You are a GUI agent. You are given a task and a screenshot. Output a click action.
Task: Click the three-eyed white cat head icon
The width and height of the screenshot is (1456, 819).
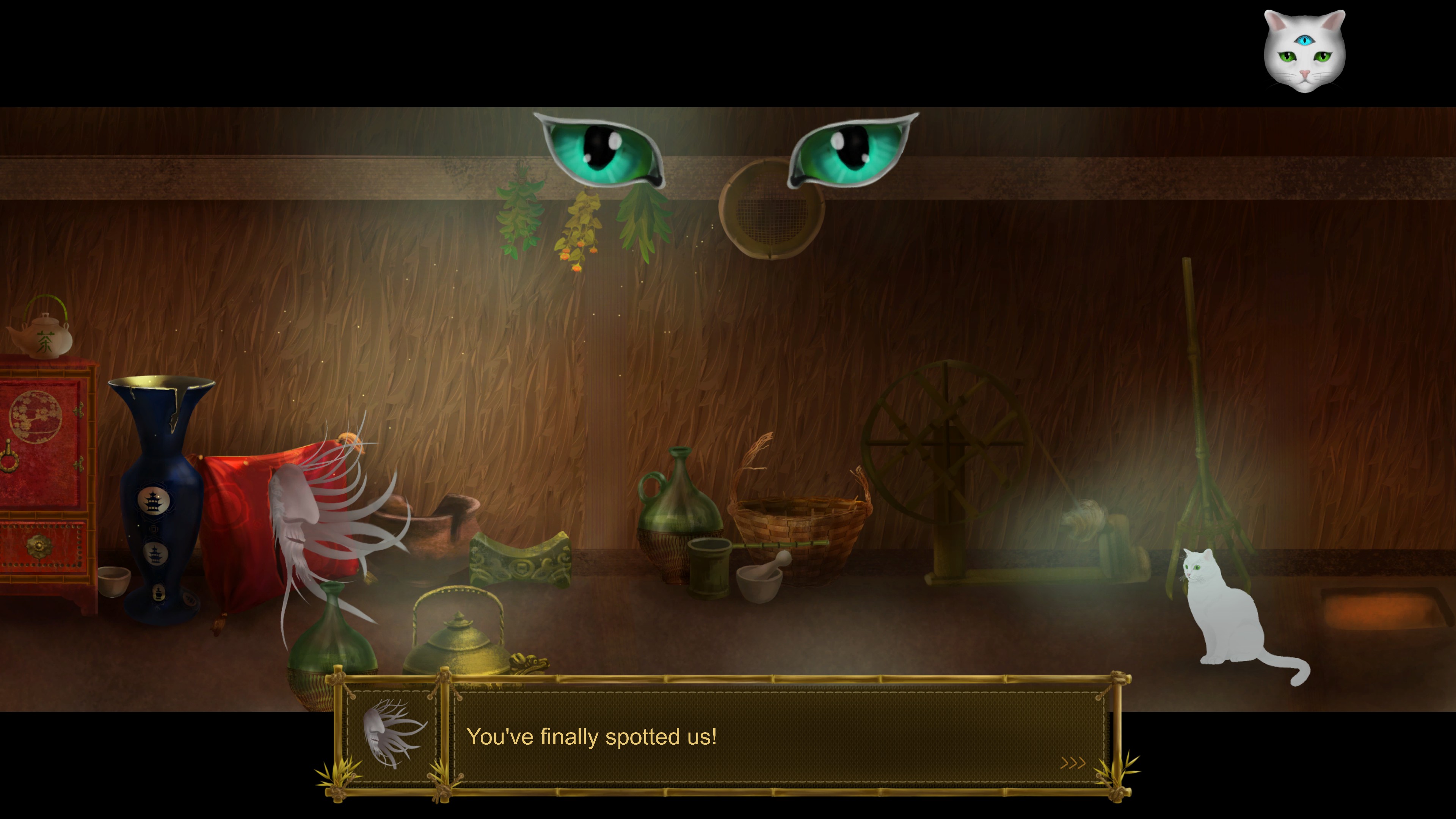point(1304,51)
